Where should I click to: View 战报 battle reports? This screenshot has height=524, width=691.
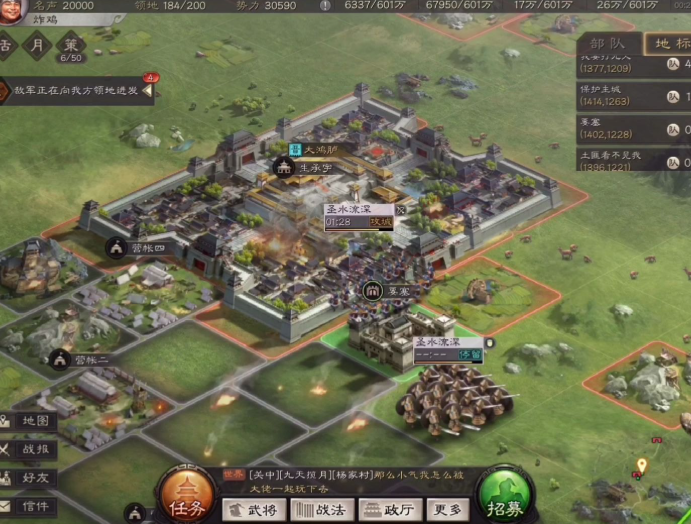[27, 450]
